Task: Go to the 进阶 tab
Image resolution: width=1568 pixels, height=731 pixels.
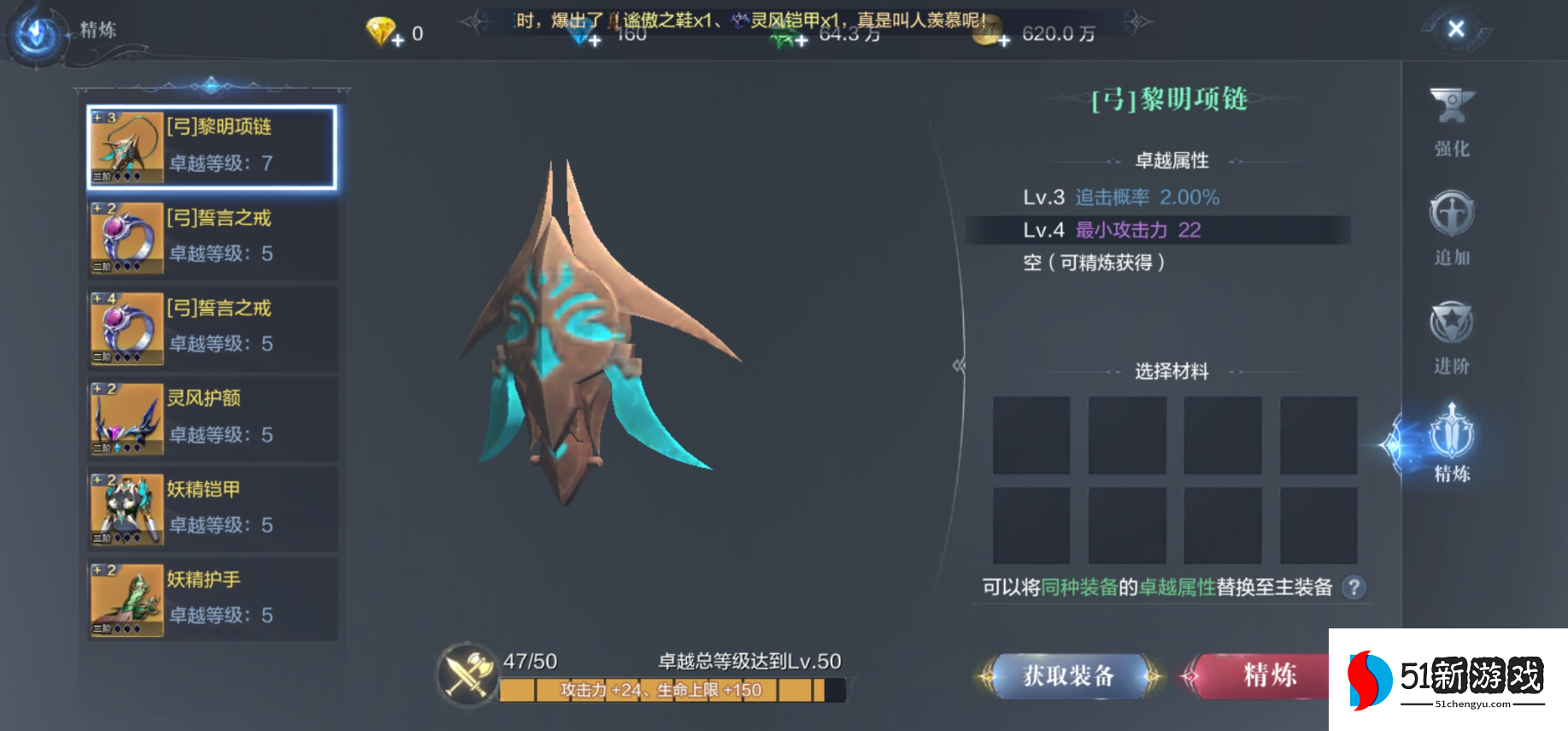Action: [x=1452, y=338]
